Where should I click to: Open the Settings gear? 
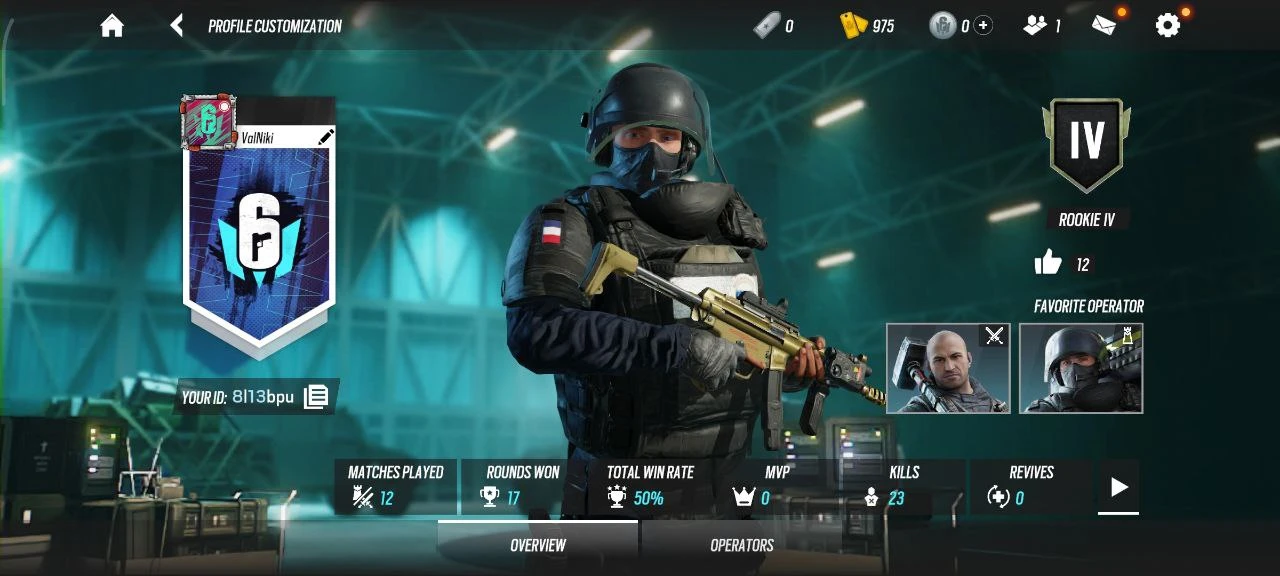tap(1168, 26)
